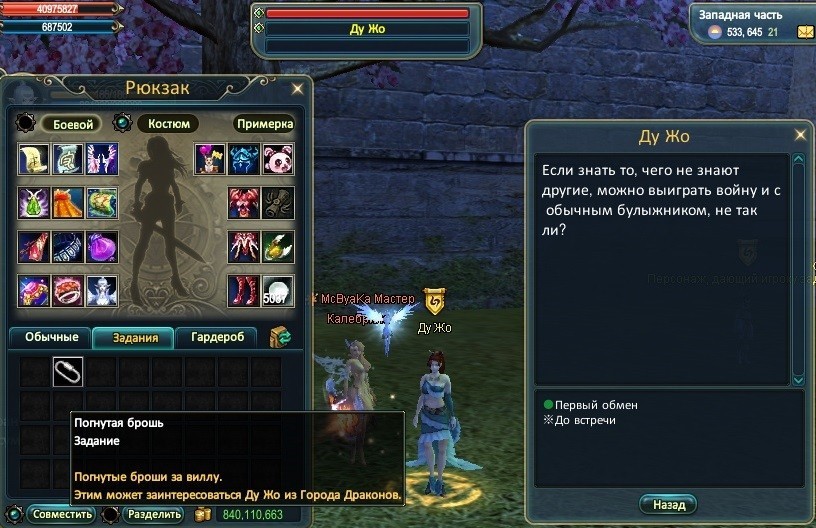The image size is (816, 528).
Task: Open the "Задания" quest items tab
Action: [x=133, y=338]
